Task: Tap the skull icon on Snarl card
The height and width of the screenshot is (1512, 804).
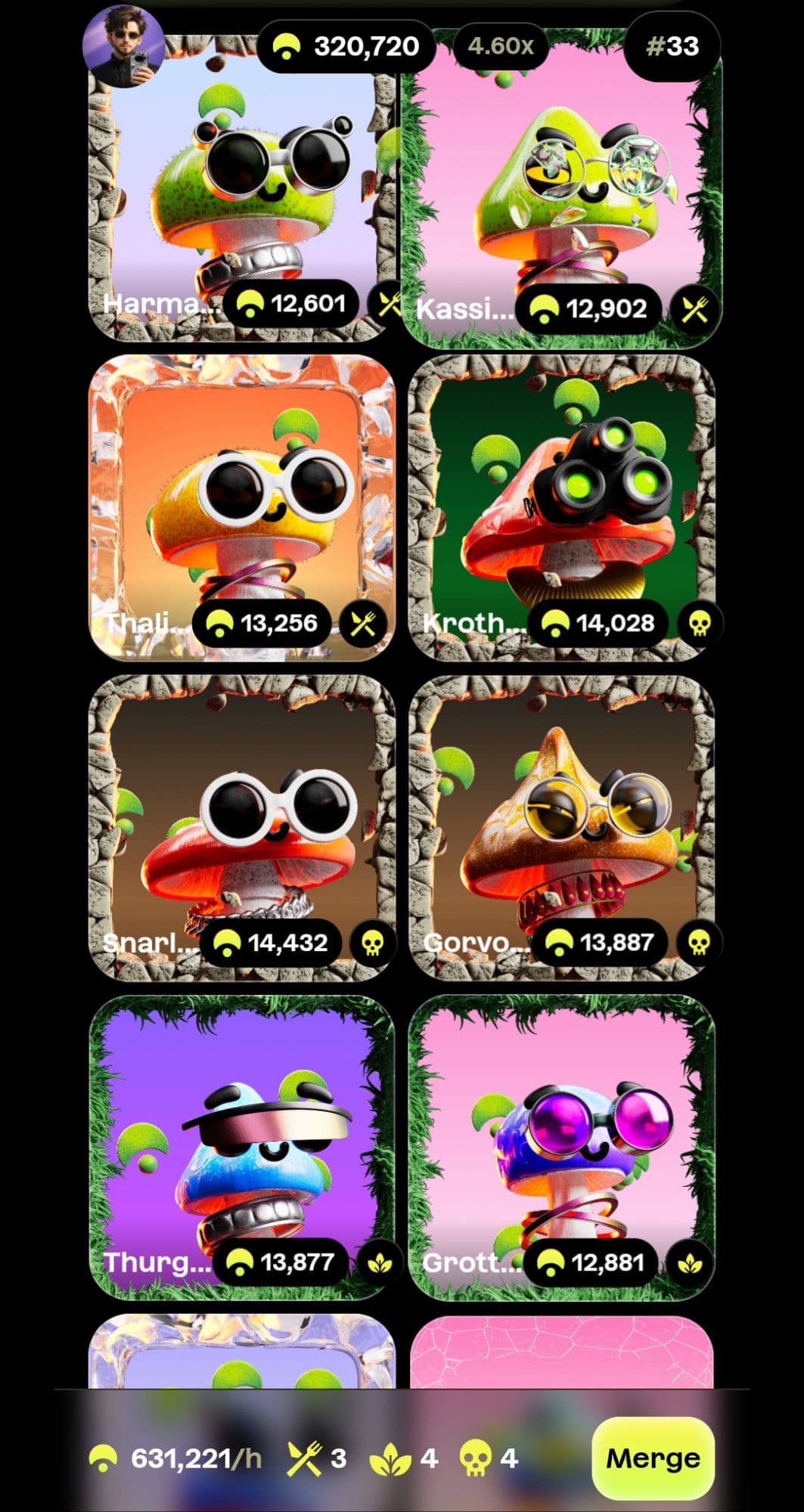Action: 372,943
